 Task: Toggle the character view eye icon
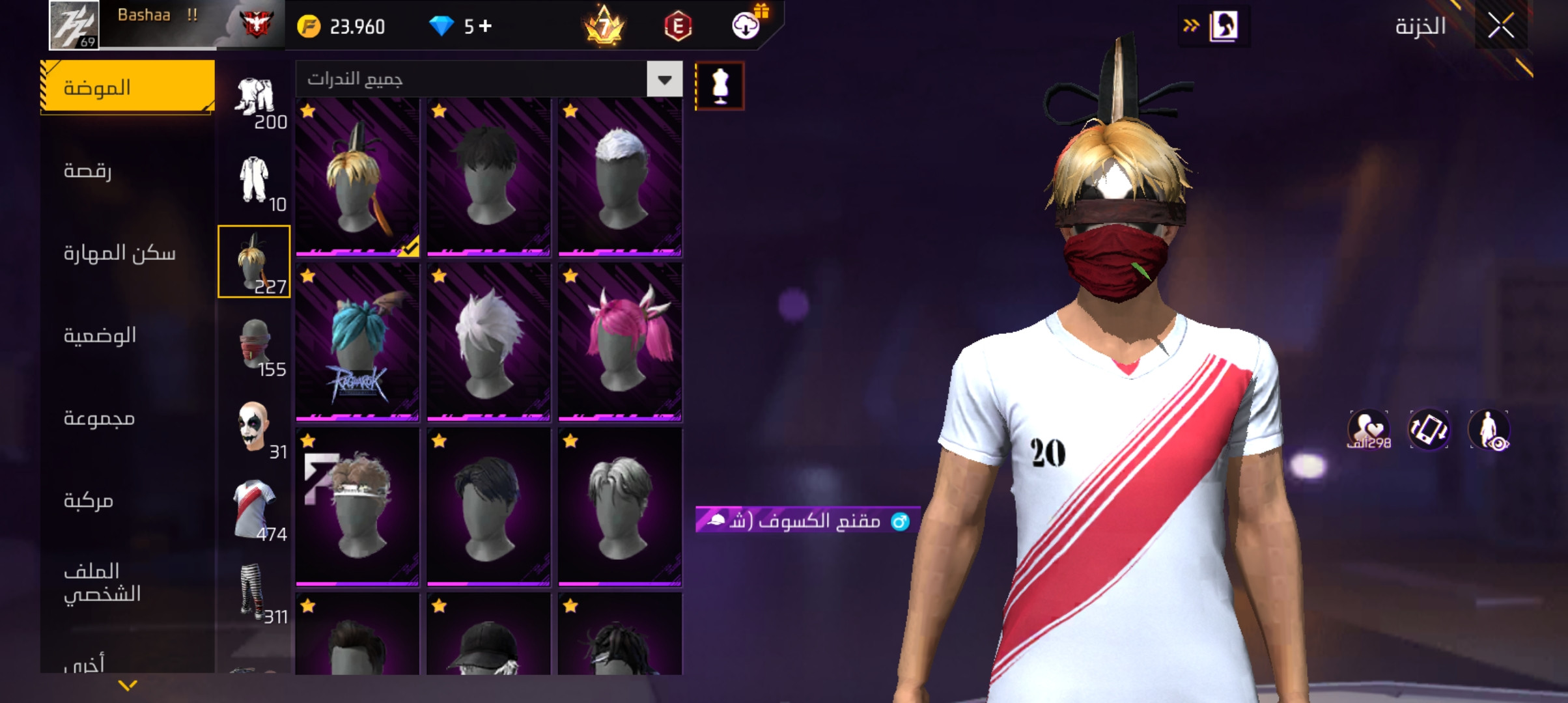point(1489,430)
